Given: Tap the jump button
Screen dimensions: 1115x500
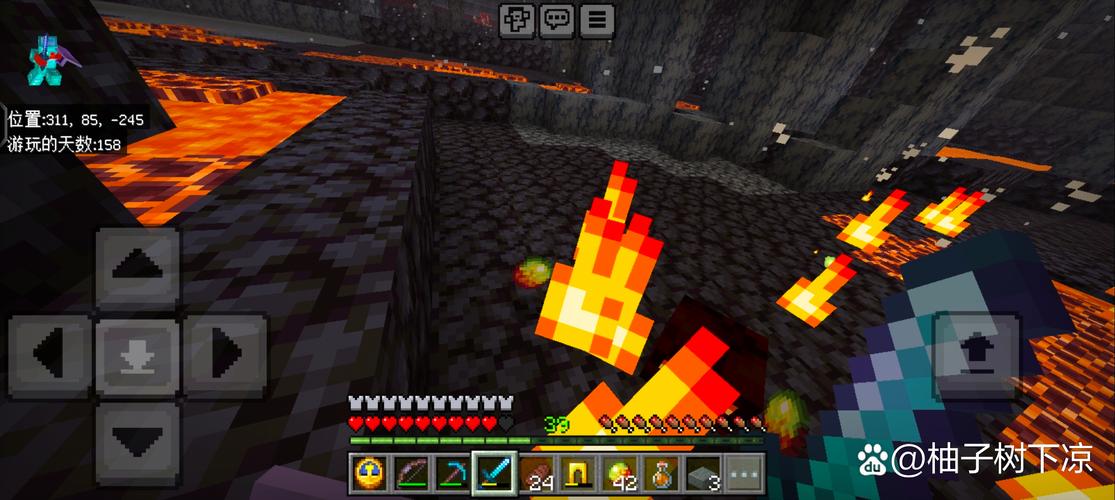Looking at the screenshot, I should point(975,355).
